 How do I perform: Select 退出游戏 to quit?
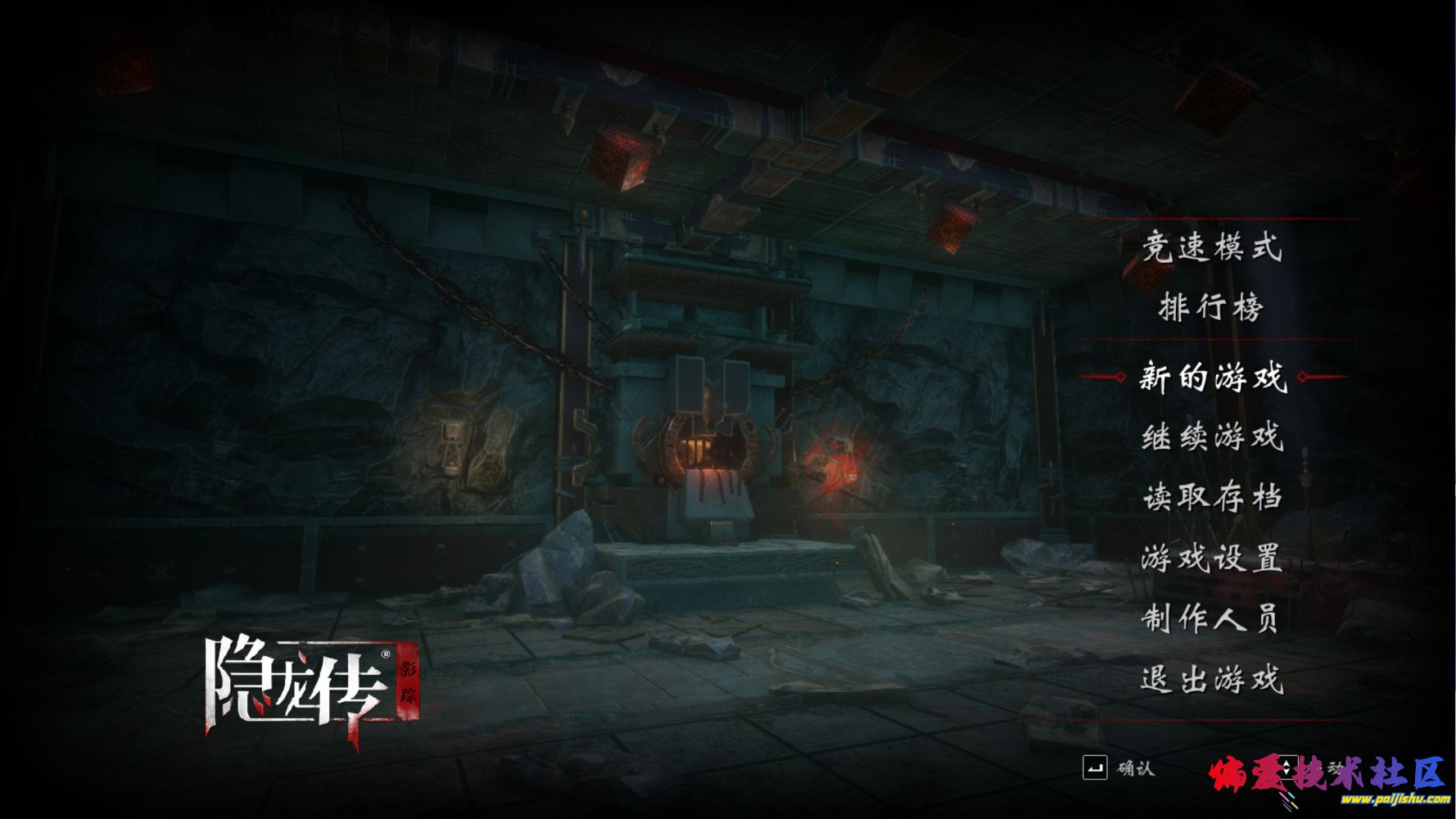tap(1211, 679)
